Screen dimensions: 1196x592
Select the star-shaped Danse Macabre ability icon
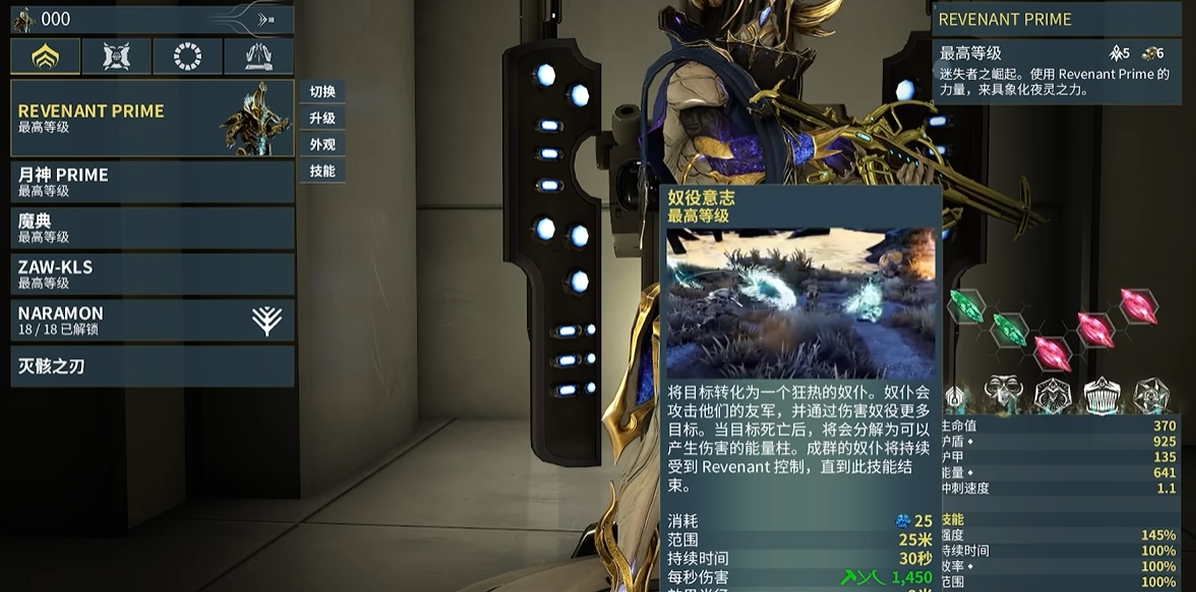(1151, 394)
